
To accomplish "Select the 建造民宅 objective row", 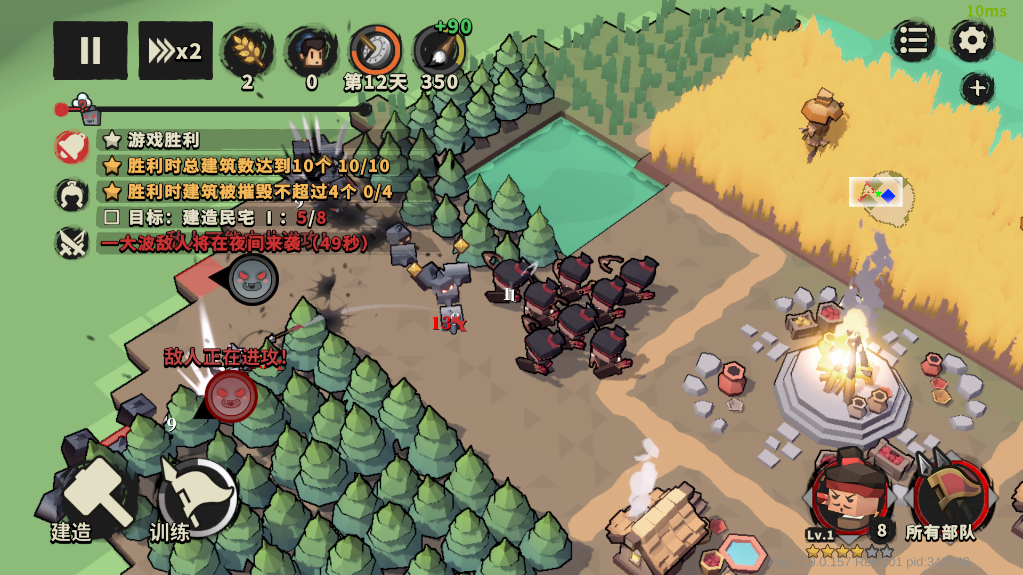I will tap(215, 216).
